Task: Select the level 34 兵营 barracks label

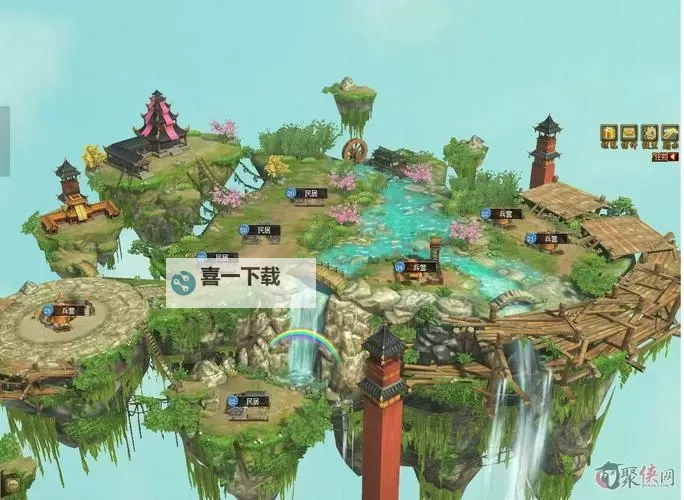Action: coord(417,267)
